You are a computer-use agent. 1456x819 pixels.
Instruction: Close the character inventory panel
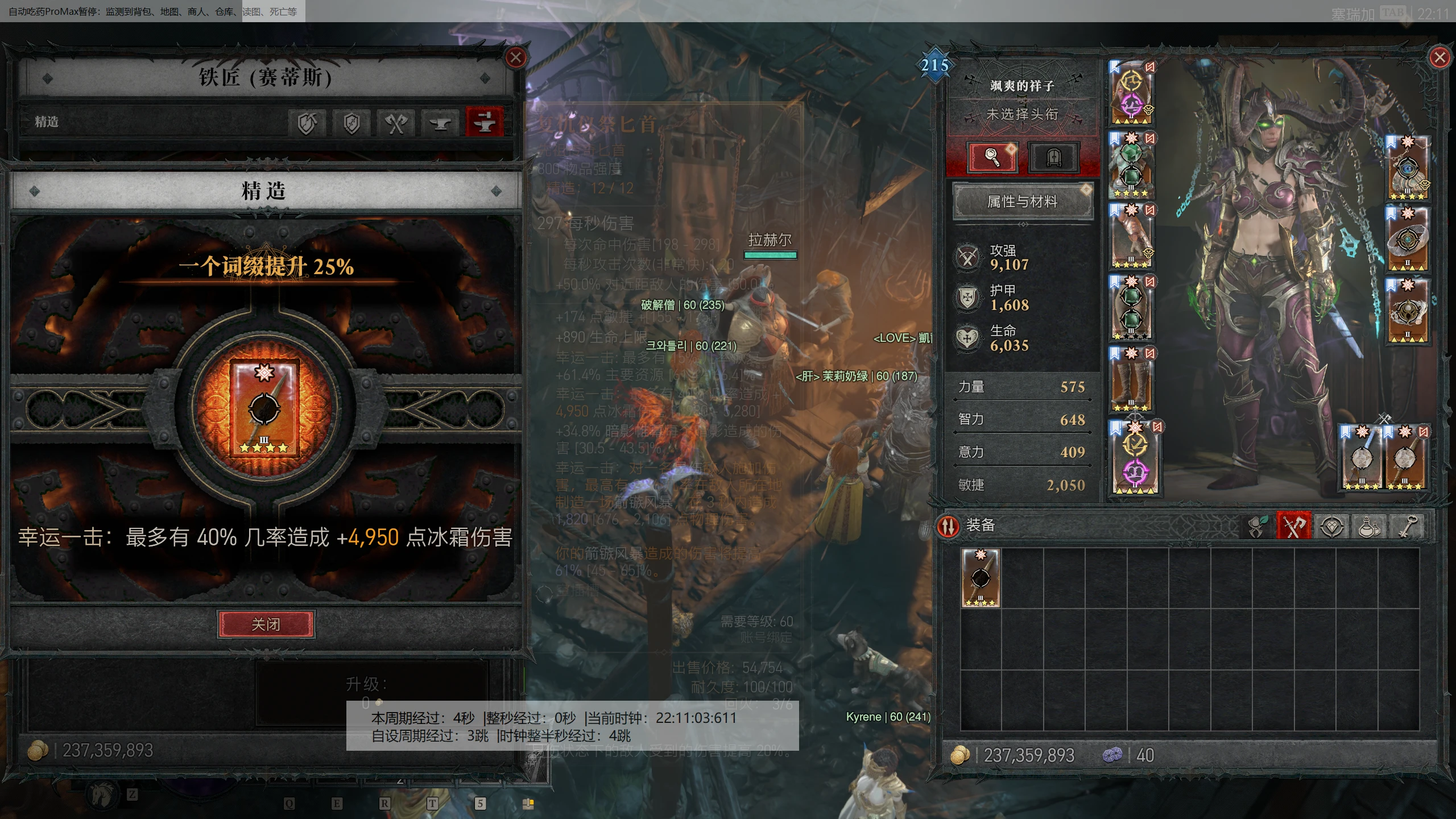[1439, 57]
